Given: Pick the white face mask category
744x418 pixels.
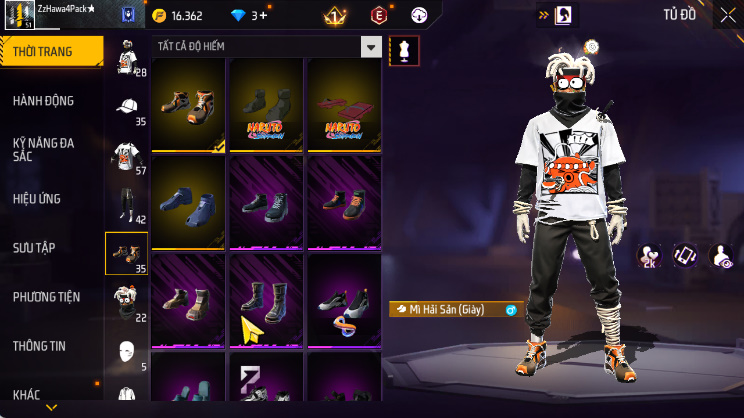Looking at the screenshot, I should coord(127,352).
